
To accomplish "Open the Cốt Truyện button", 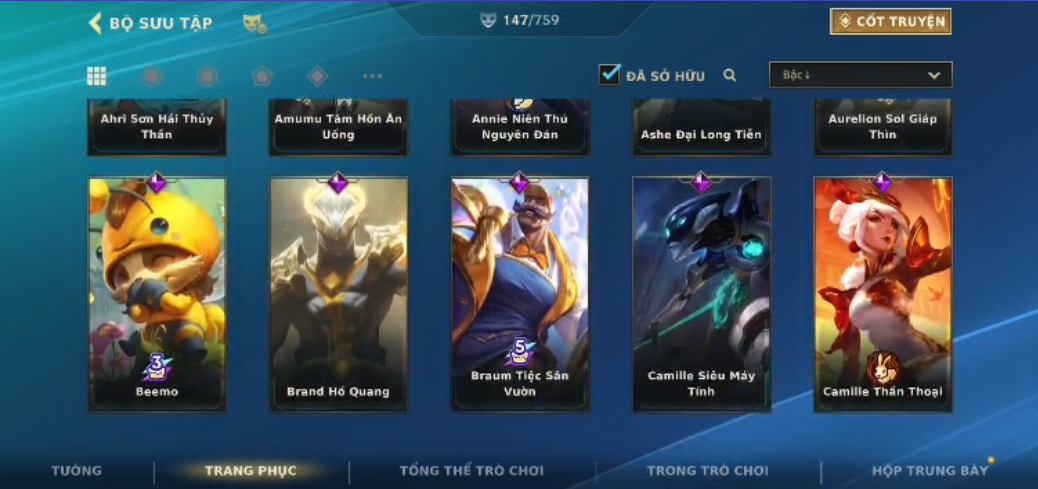I will click(x=890, y=22).
